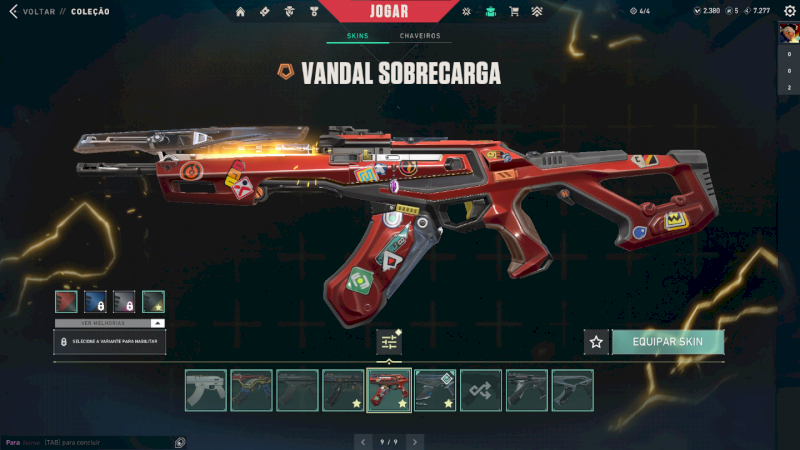Viewport: 800px width, 450px height.
Task: Open the home icon in top bar
Action: [240, 12]
